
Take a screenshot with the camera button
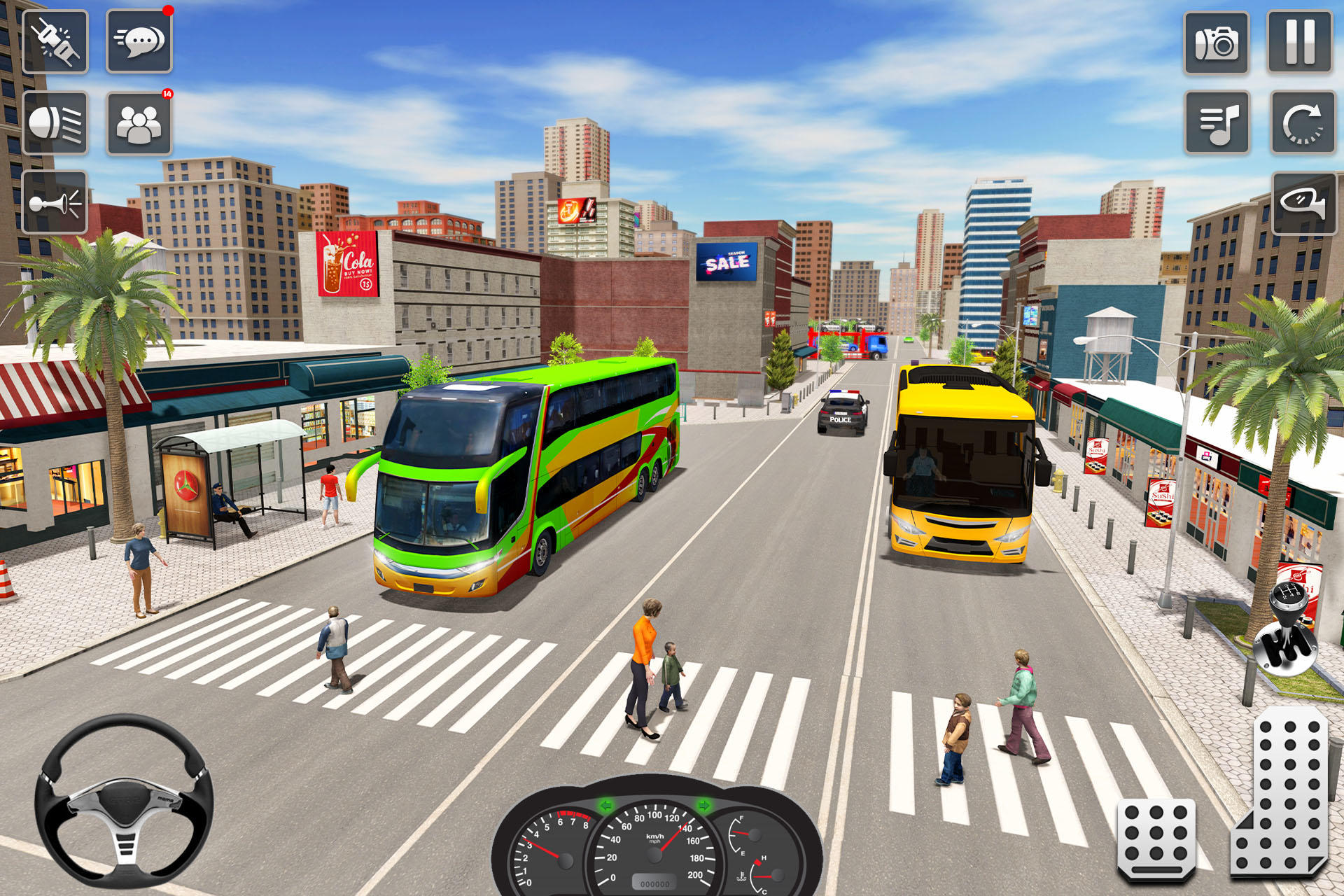point(1216,43)
